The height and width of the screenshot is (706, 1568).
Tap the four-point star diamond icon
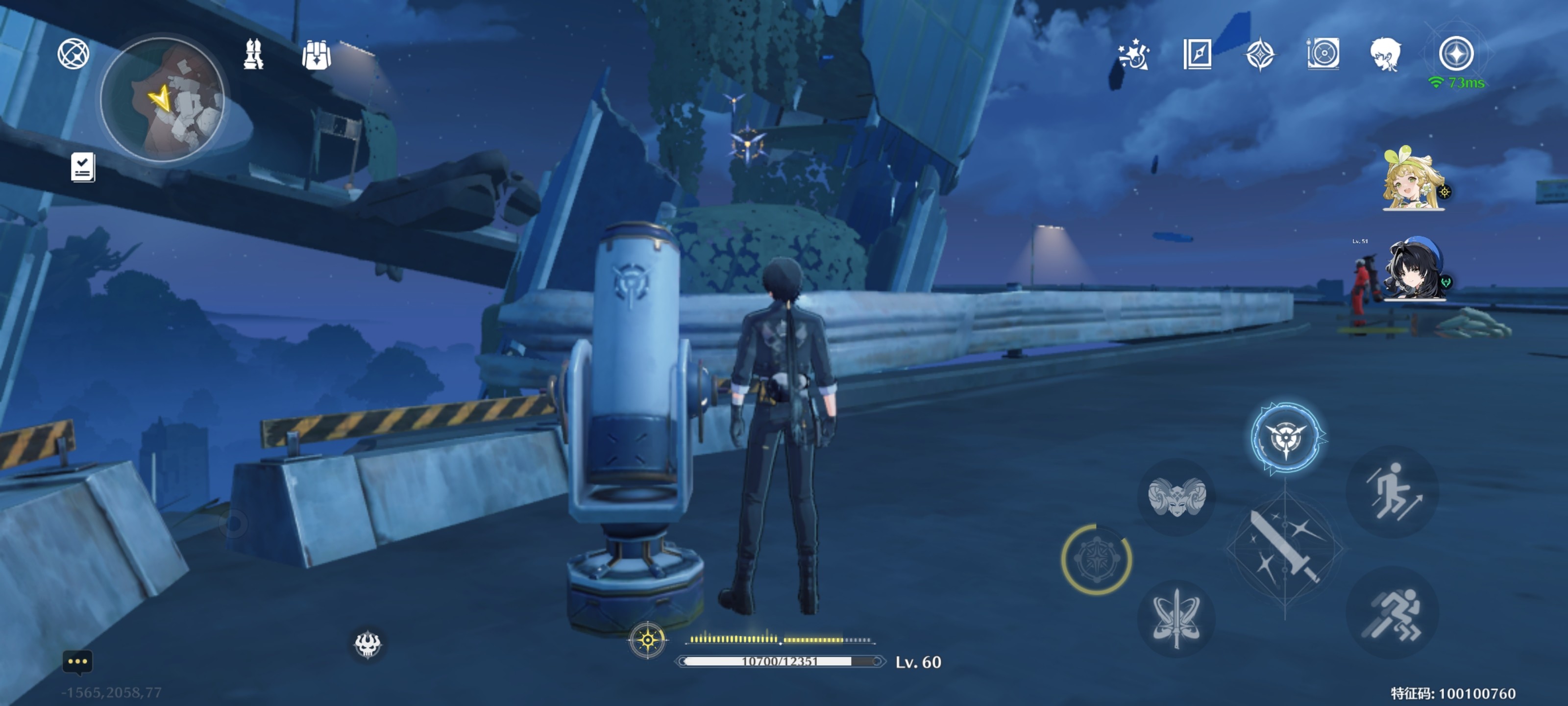pos(1259,55)
